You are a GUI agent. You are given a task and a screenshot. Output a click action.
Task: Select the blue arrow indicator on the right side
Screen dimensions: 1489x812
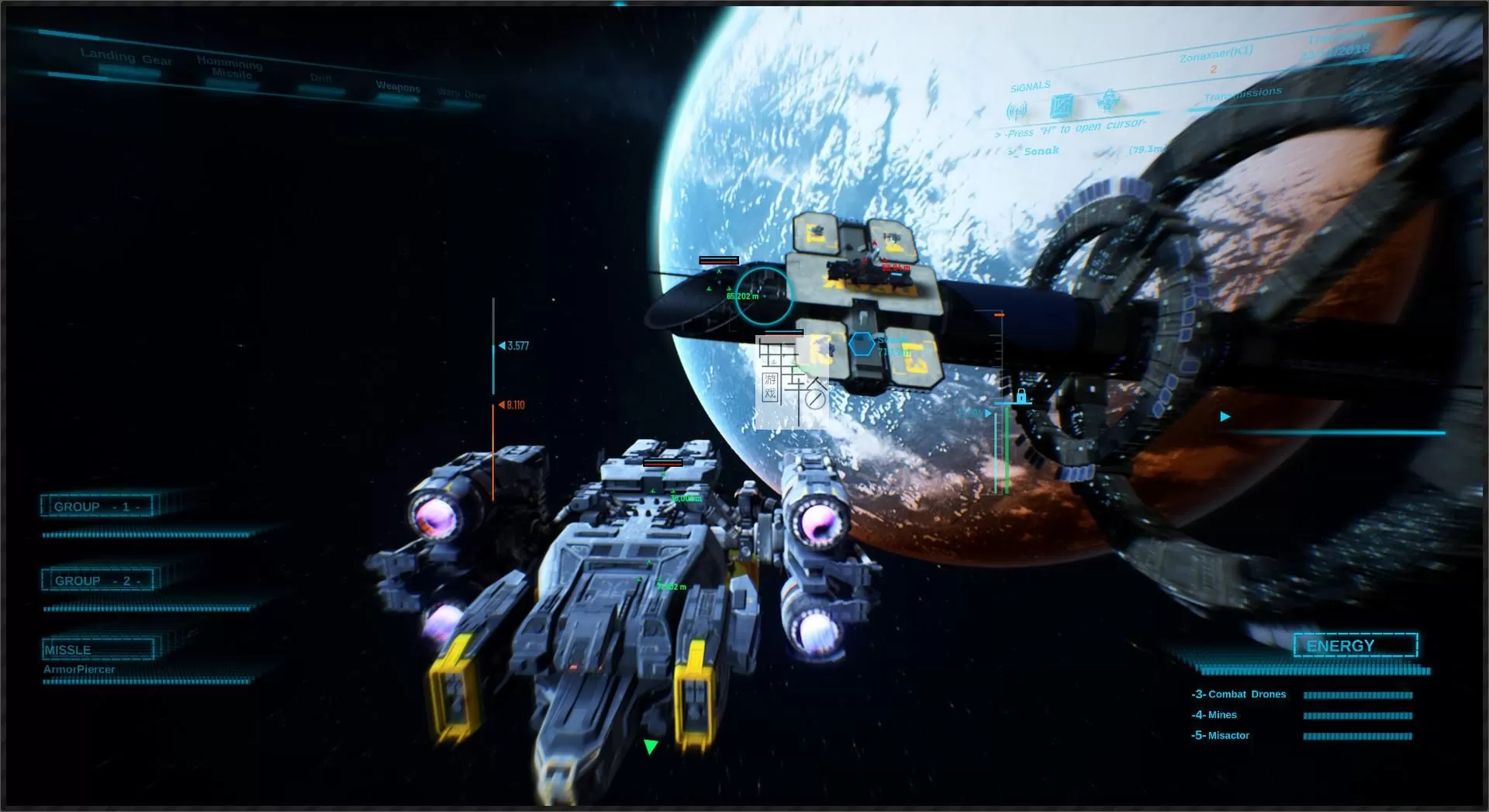point(1224,416)
